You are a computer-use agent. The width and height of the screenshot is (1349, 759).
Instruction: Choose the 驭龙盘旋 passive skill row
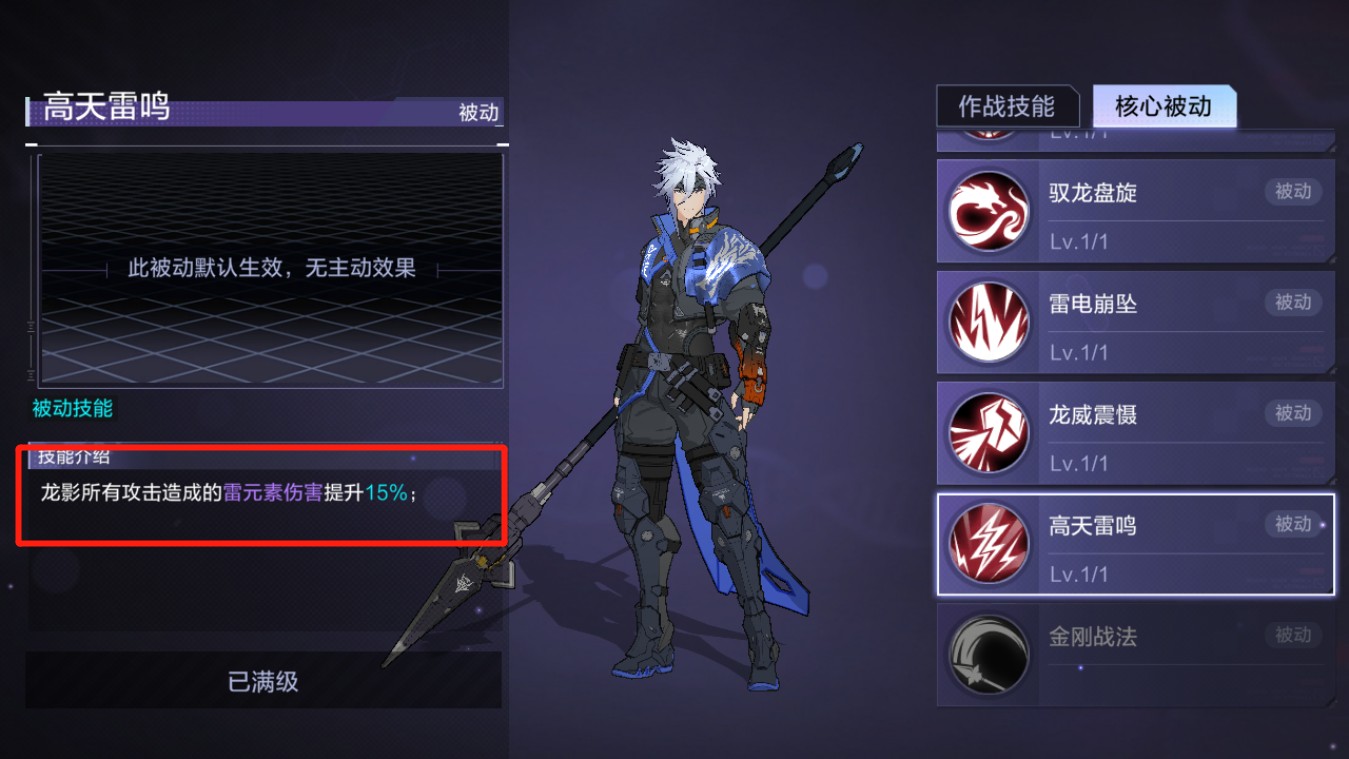coord(1135,211)
